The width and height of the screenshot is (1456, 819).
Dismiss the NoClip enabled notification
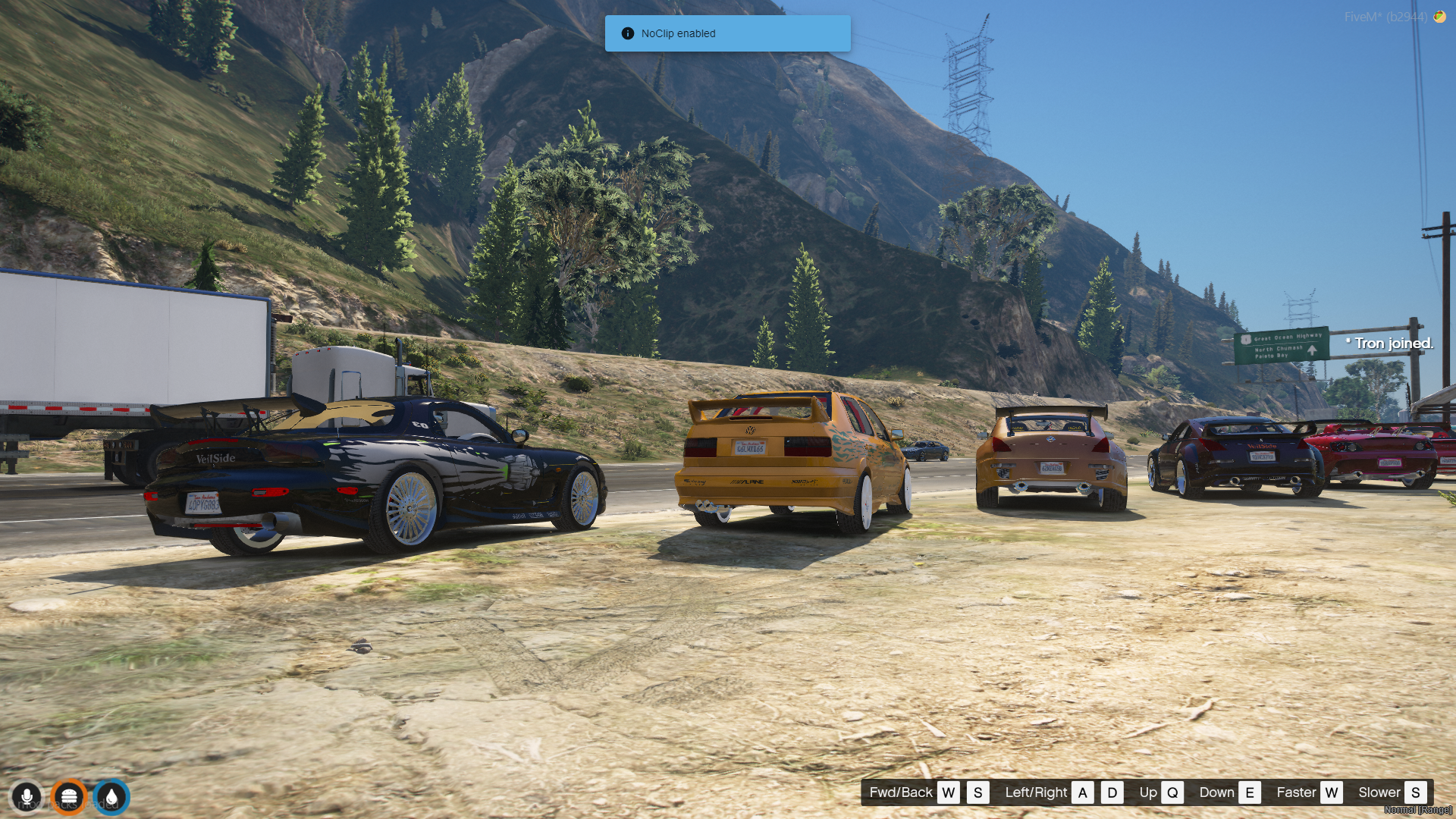click(726, 33)
